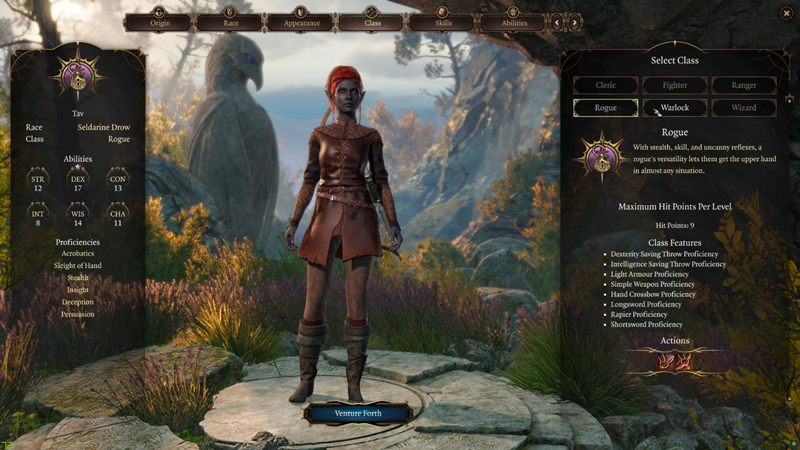Pick the Wizard class
The height and width of the screenshot is (450, 800).
(743, 107)
